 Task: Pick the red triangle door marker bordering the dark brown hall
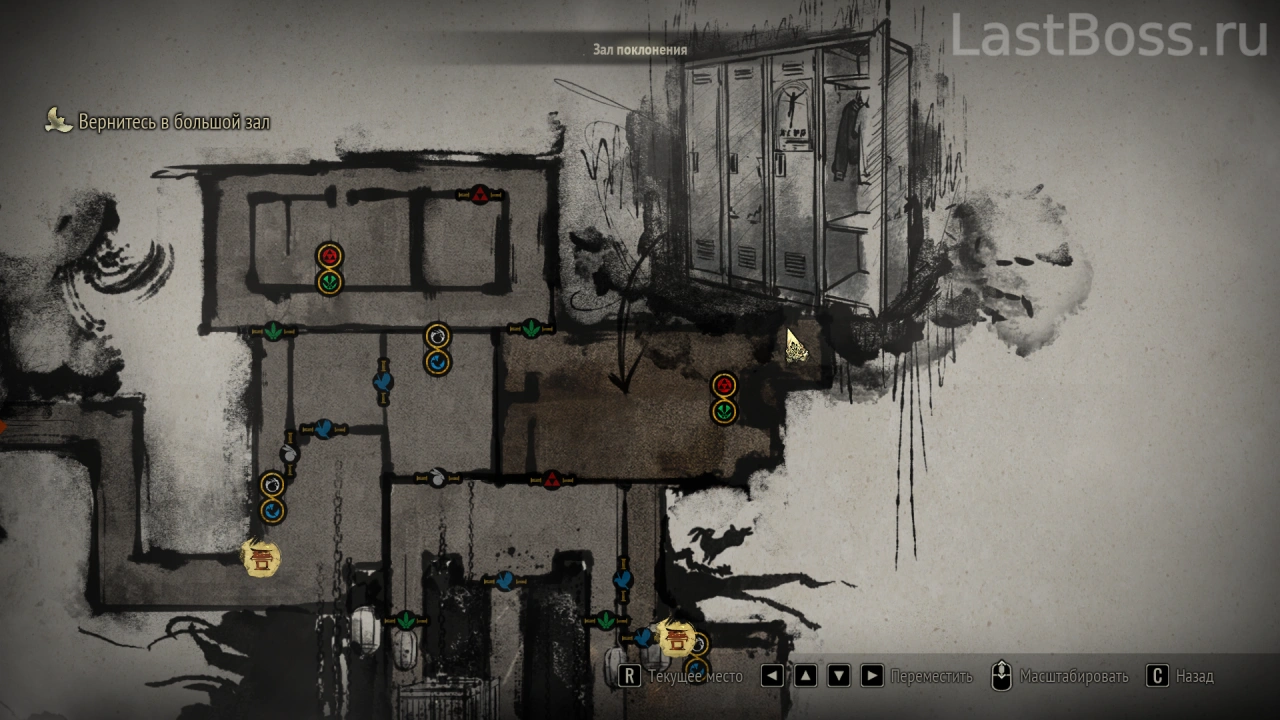(552, 481)
